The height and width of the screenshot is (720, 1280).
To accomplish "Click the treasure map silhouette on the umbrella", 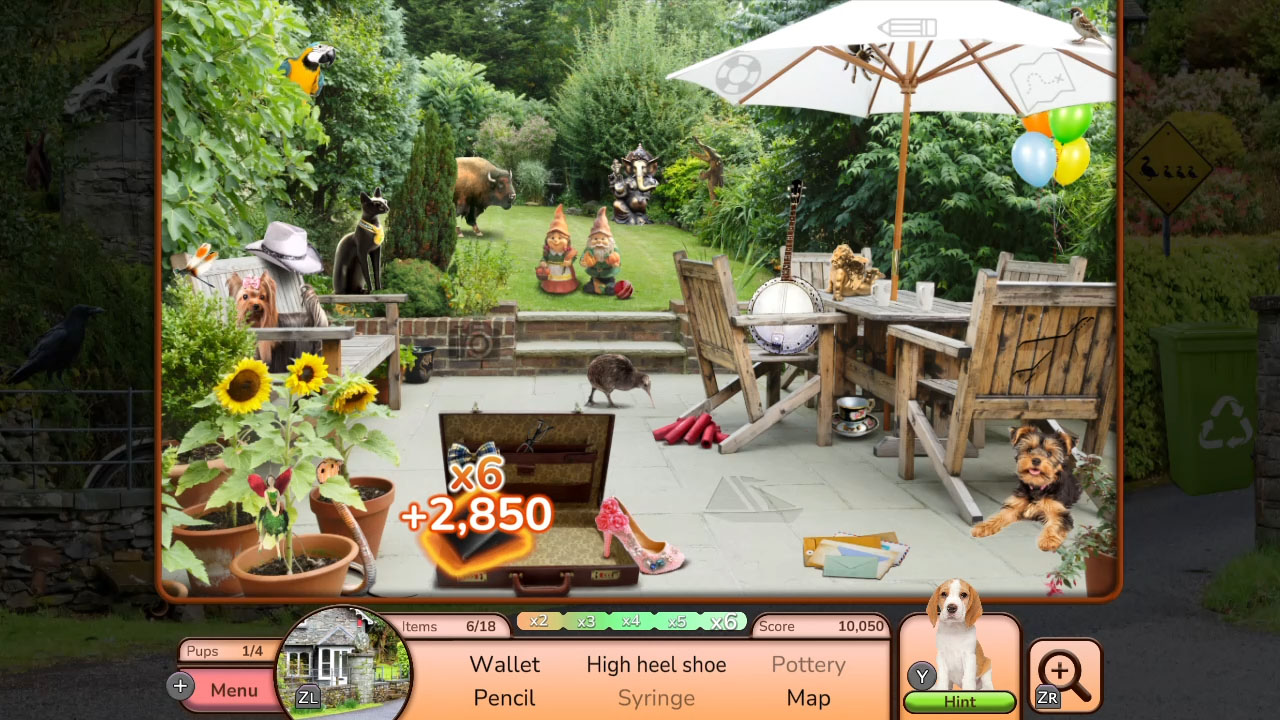I will 1043,80.
